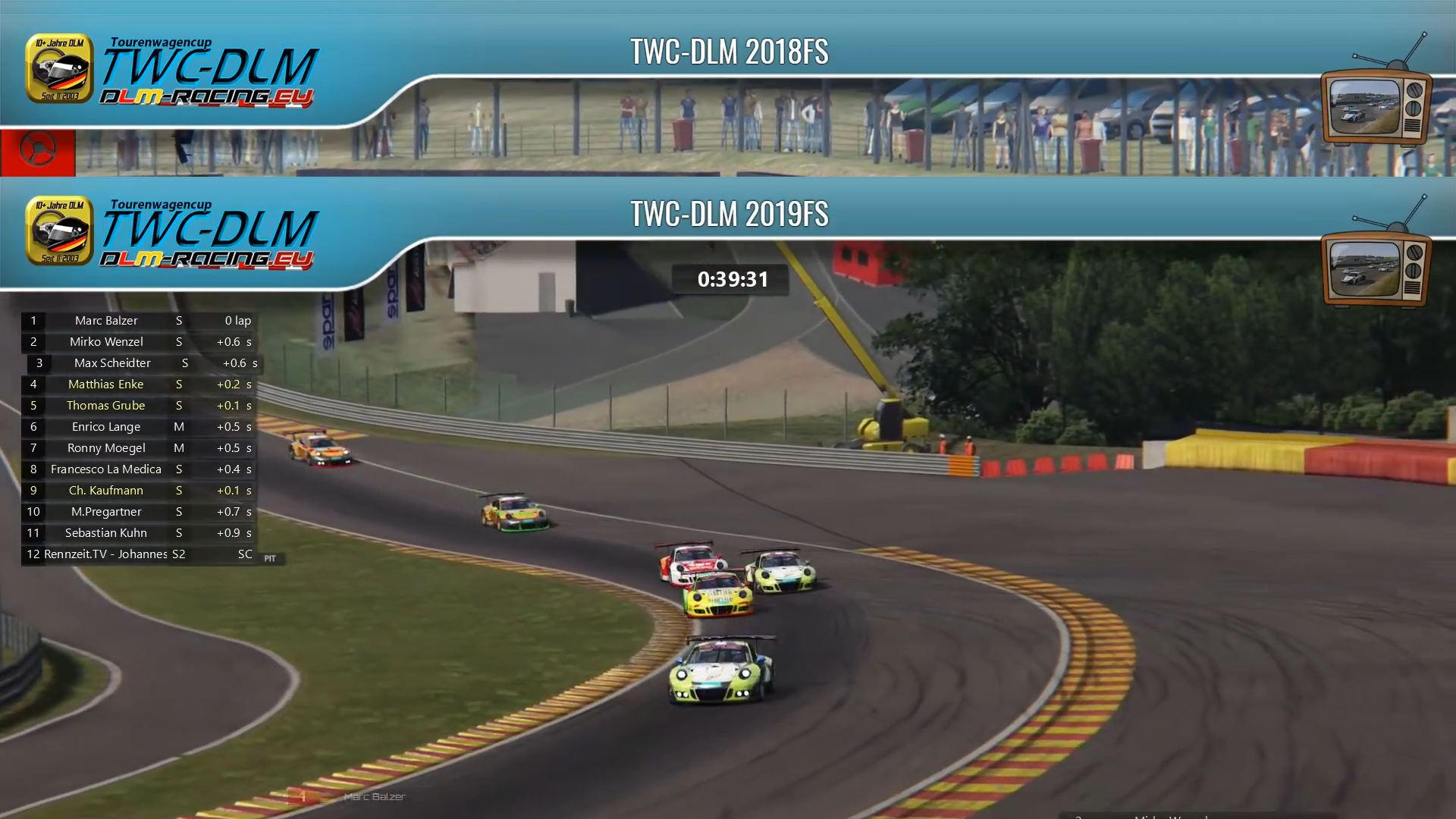Select Ch. Kaufmann's standings entry
Viewport: 1456px width, 819px height.
pyautogui.click(x=106, y=491)
